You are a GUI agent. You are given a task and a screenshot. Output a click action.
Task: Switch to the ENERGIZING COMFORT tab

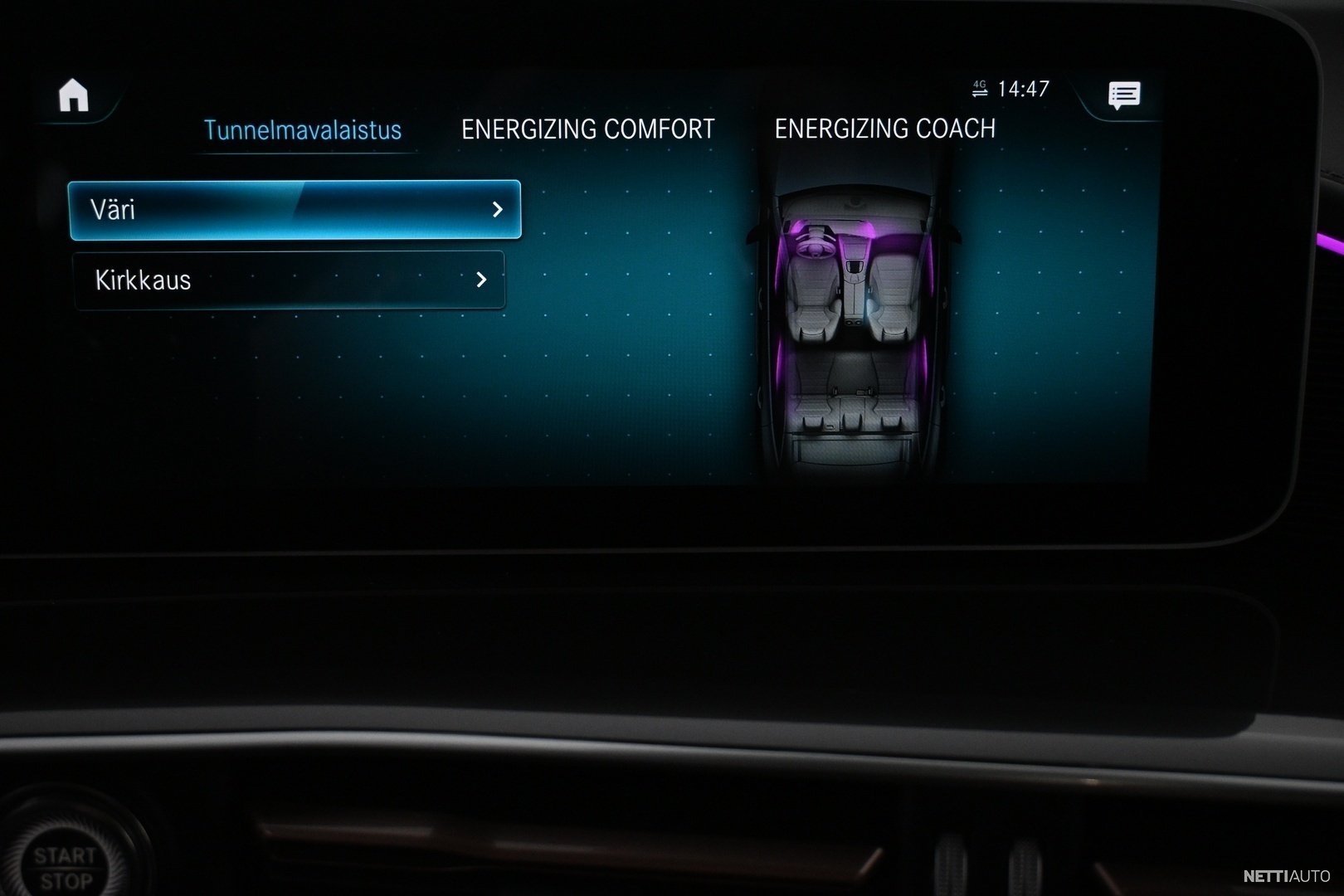click(x=587, y=129)
